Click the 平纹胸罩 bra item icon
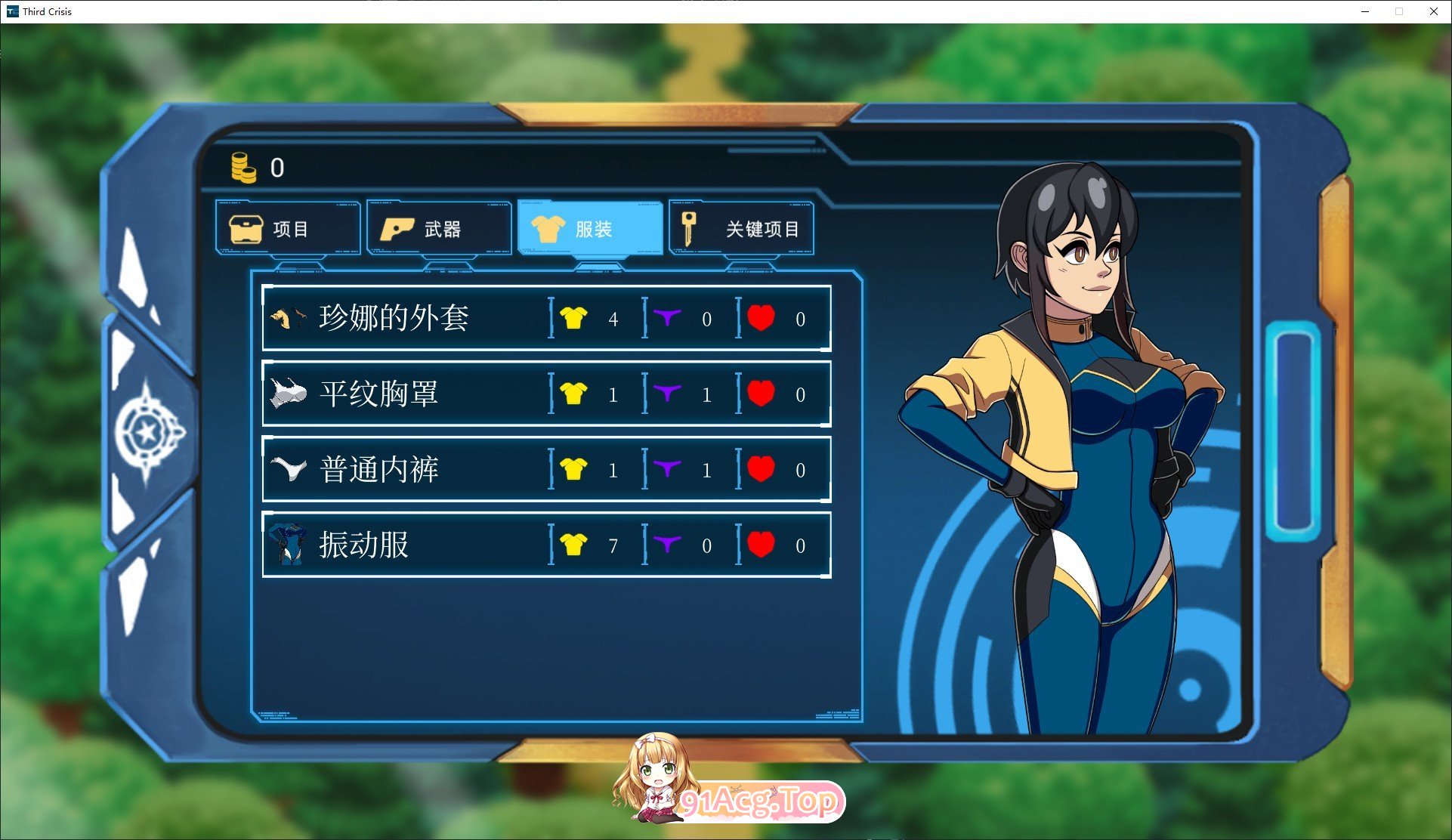 [x=289, y=394]
